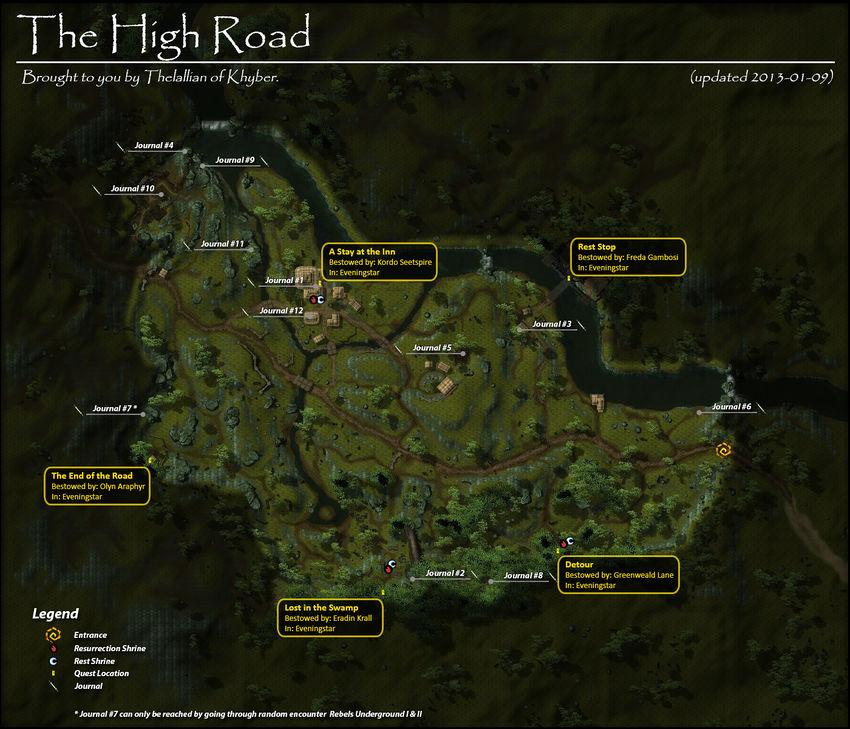The height and width of the screenshot is (729, 850).
Task: Select the Journal #4 map label
Action: coord(154,146)
